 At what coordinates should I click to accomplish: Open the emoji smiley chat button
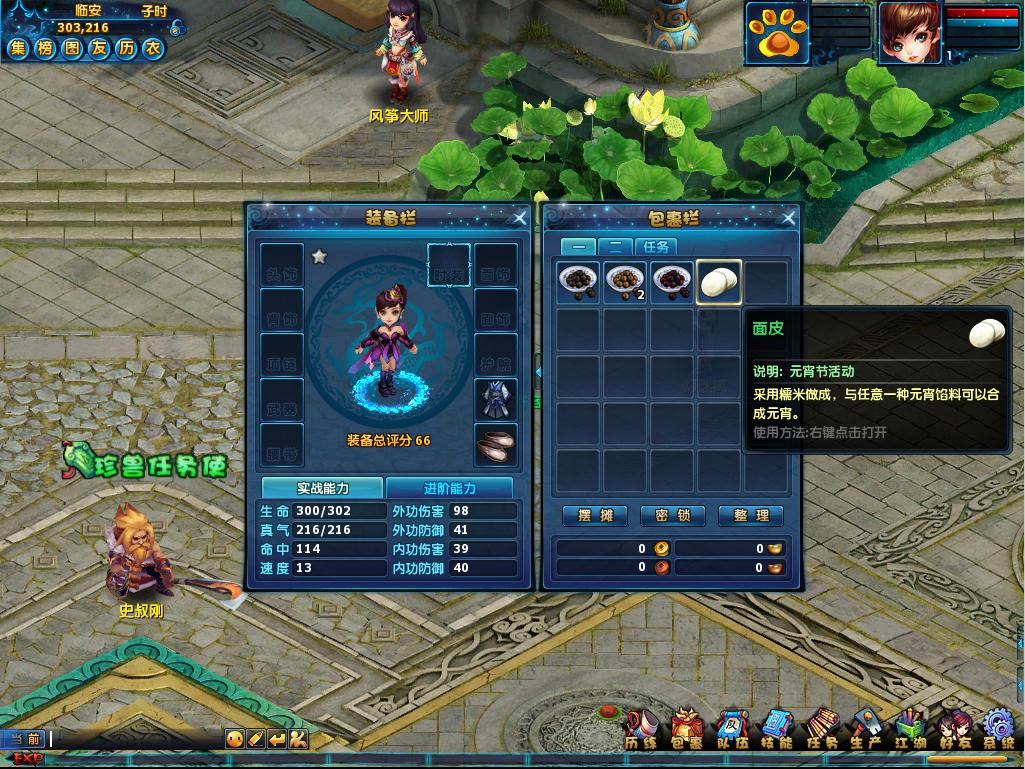click(234, 739)
